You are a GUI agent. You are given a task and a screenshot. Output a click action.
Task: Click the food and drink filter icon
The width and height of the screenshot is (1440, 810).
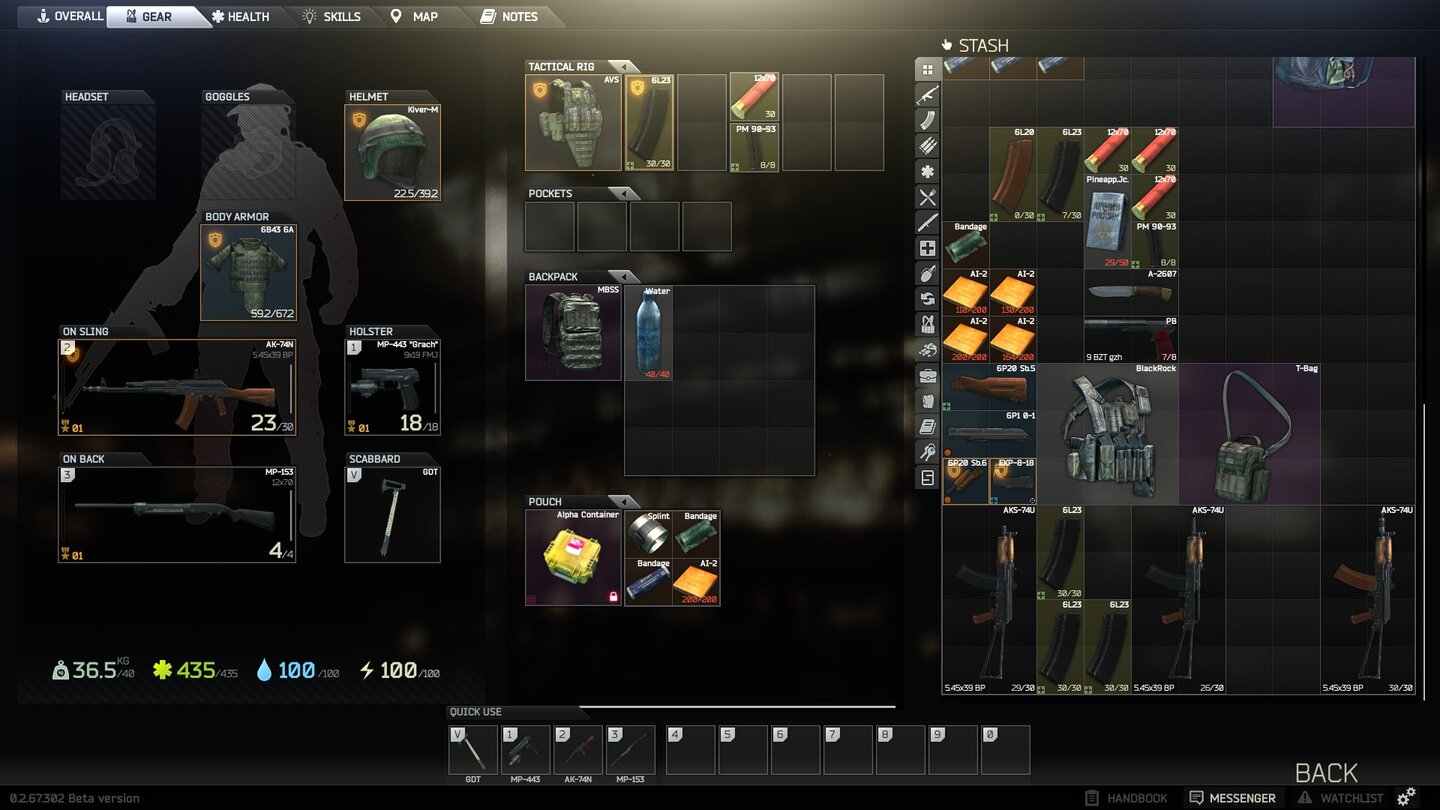tap(927, 198)
